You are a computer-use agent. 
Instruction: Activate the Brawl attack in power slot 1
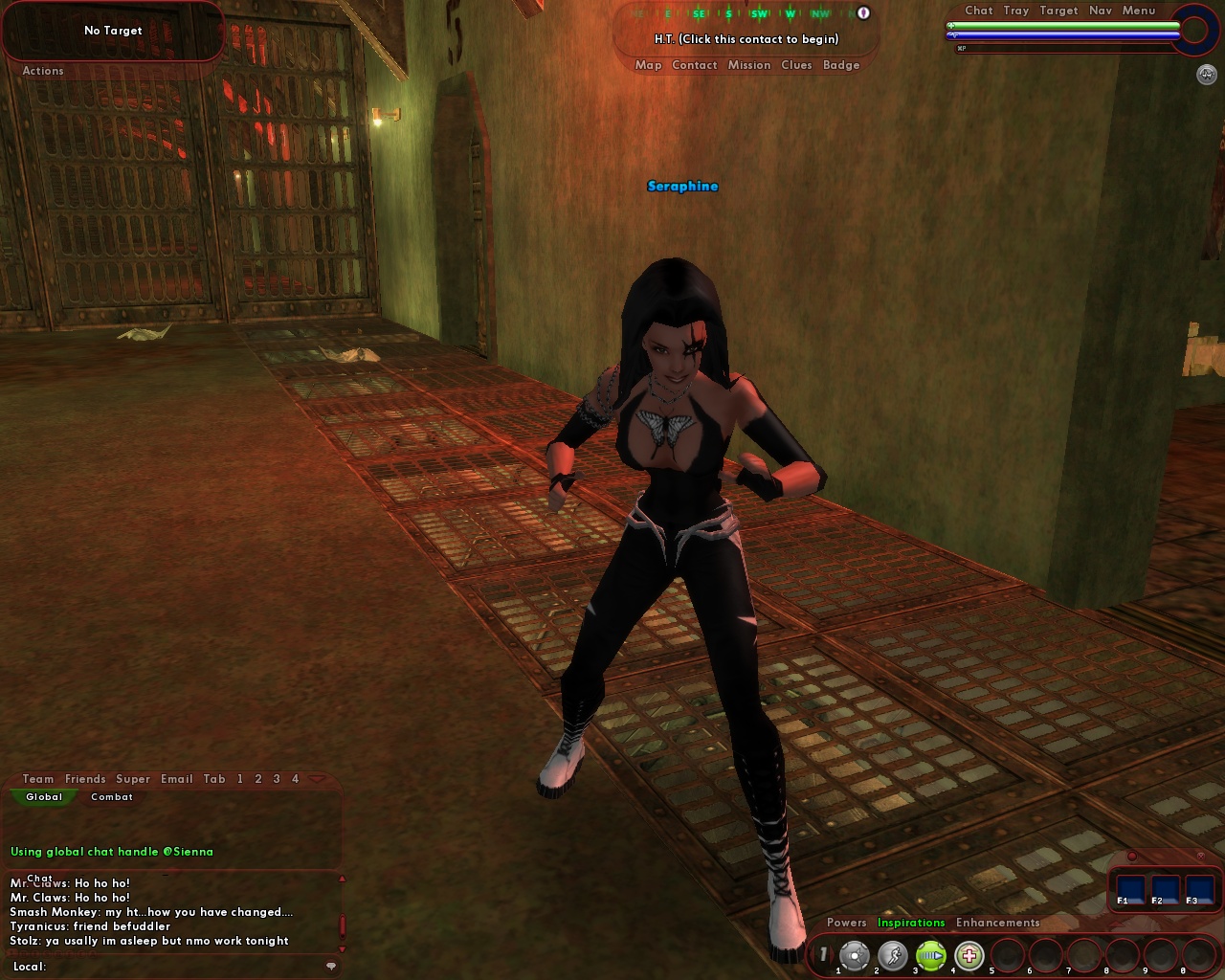854,955
